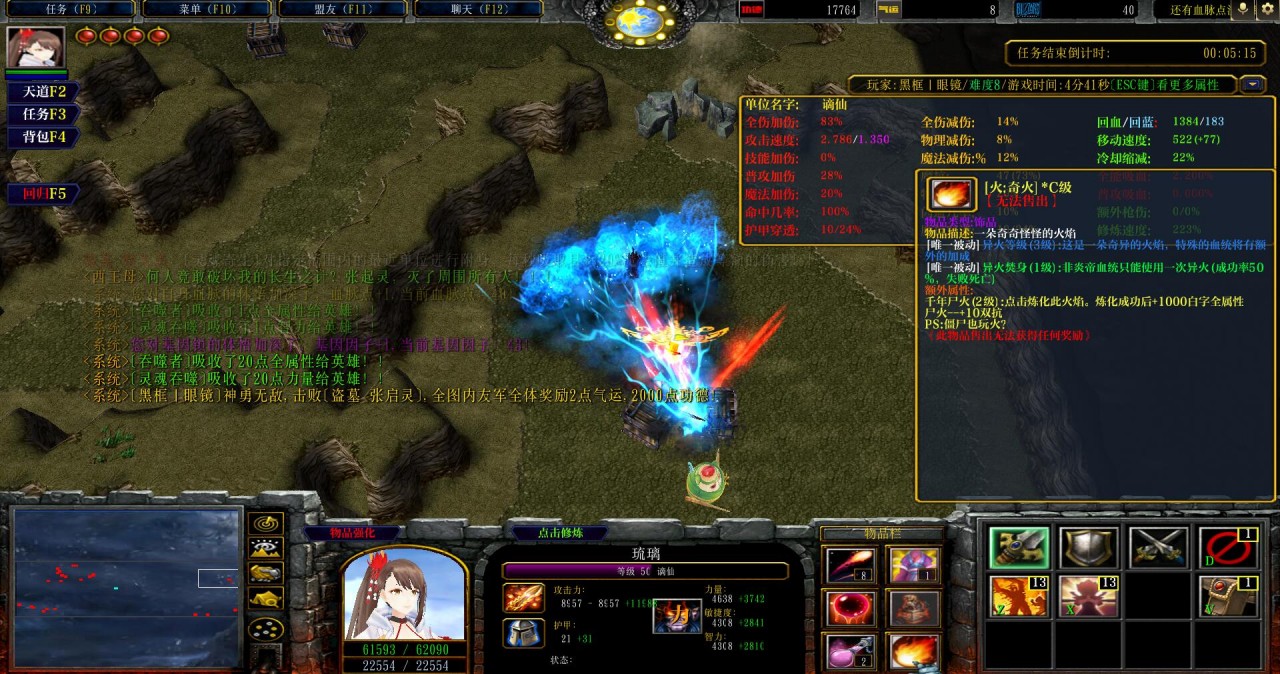Activate the crossed swords attack command
Viewport: 1280px width, 674px height.
point(1158,548)
